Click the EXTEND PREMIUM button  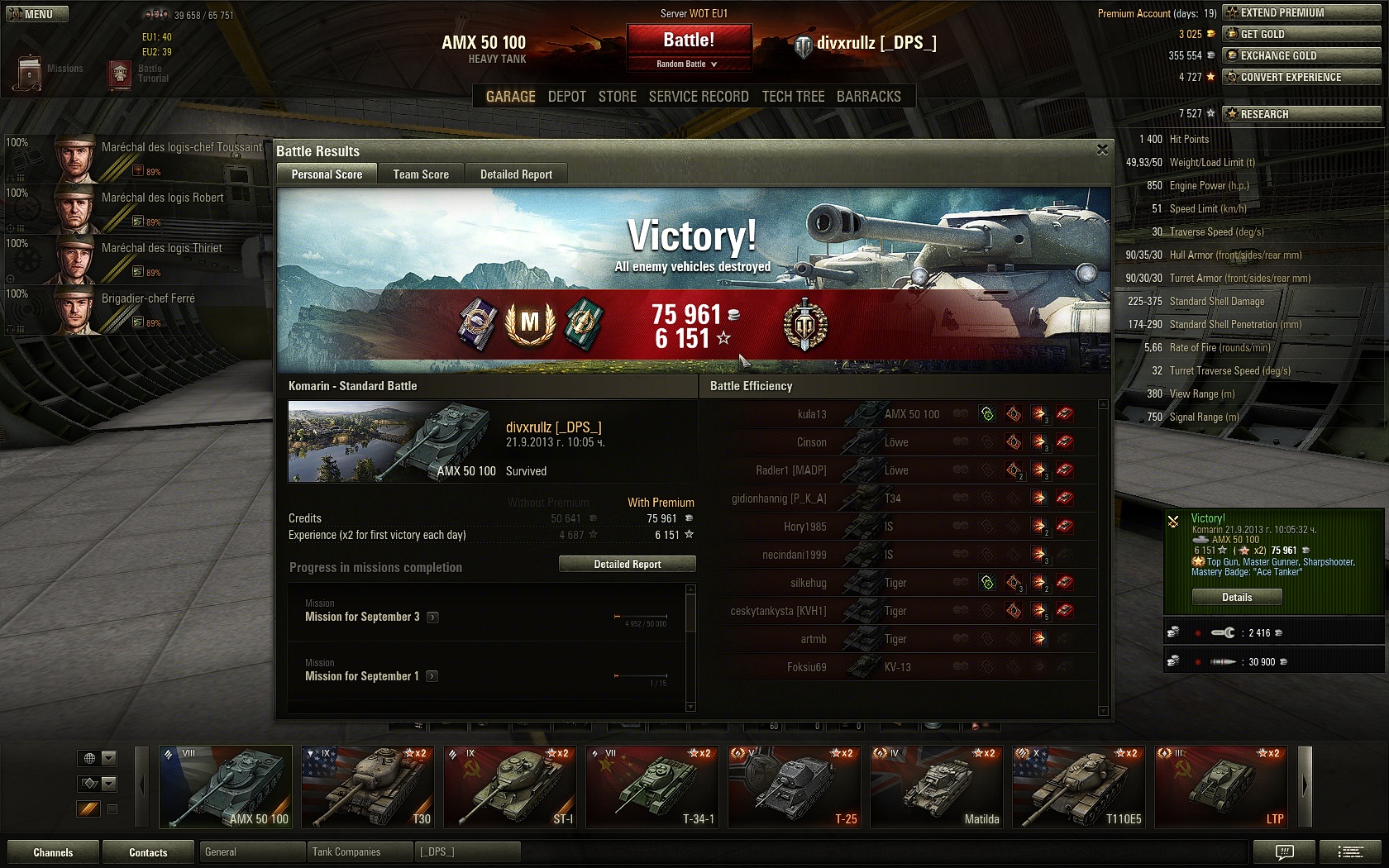coord(1301,12)
